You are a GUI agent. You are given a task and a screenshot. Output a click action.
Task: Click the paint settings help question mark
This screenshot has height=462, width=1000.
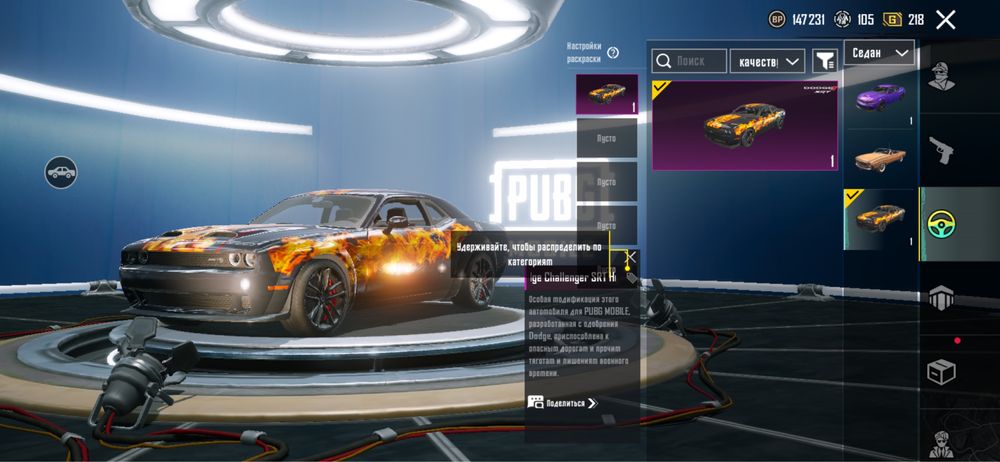coord(613,53)
